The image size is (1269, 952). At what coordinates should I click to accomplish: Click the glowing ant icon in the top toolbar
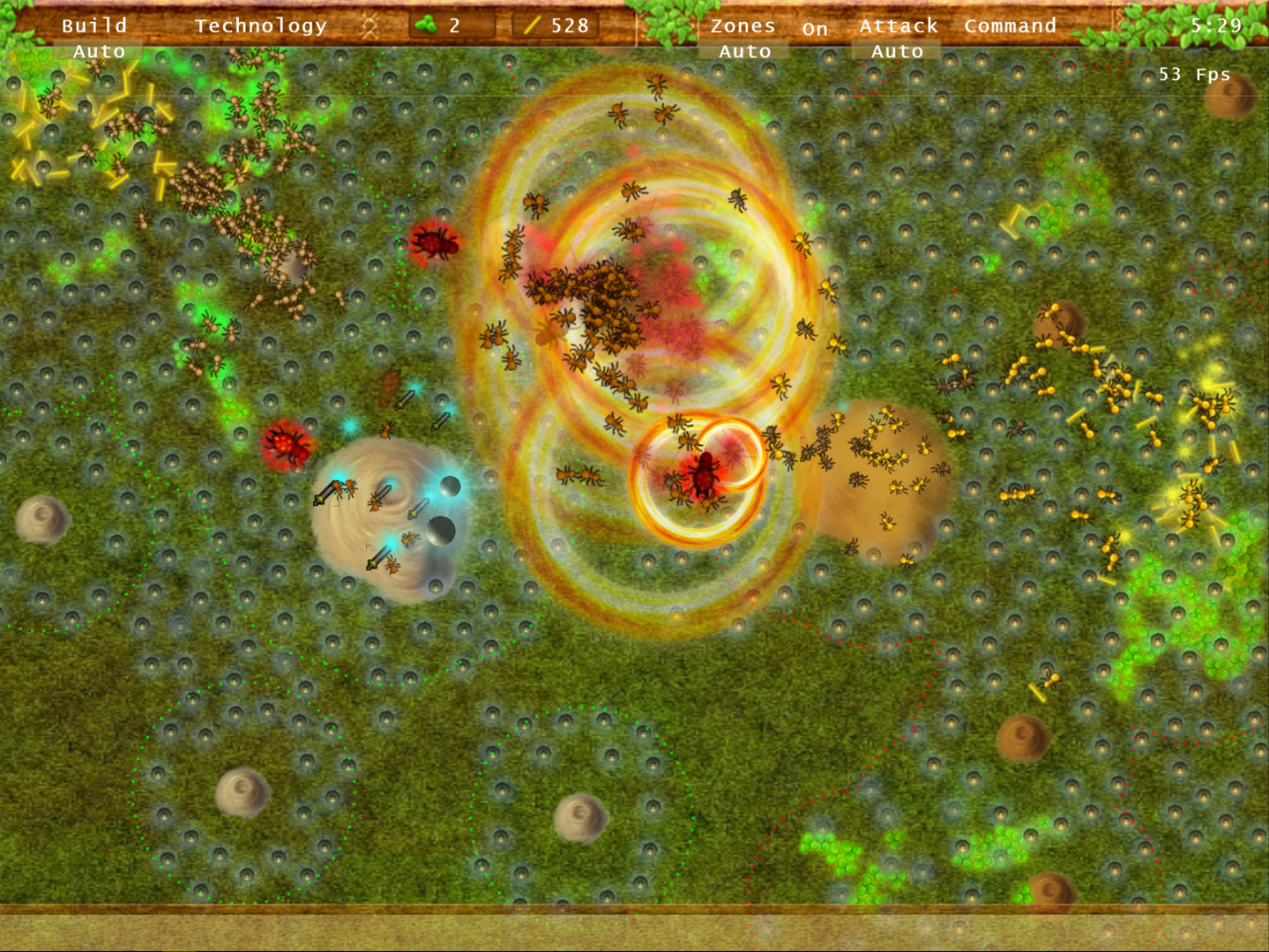[x=371, y=26]
